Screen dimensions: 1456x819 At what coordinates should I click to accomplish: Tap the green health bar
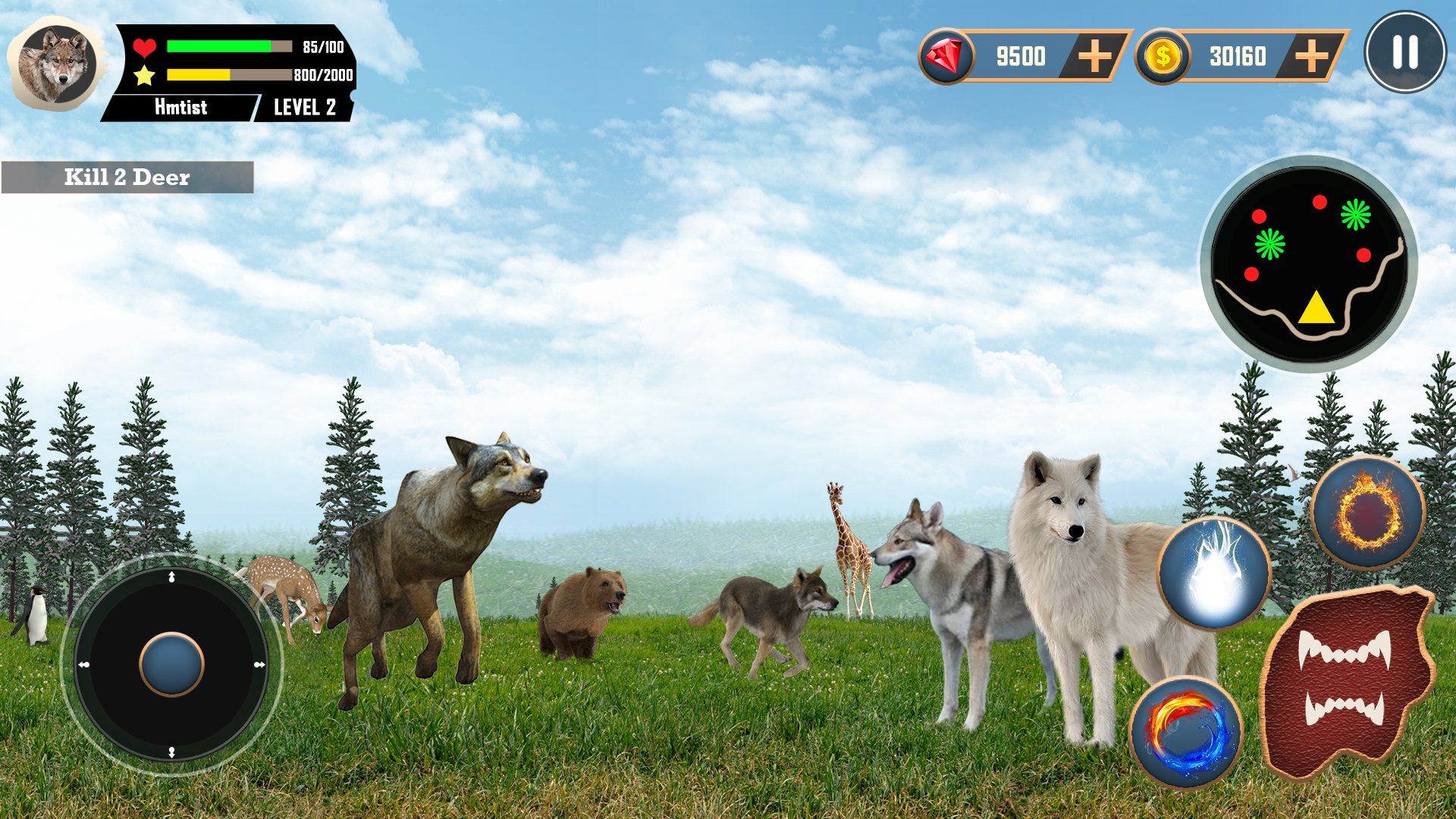(x=220, y=44)
